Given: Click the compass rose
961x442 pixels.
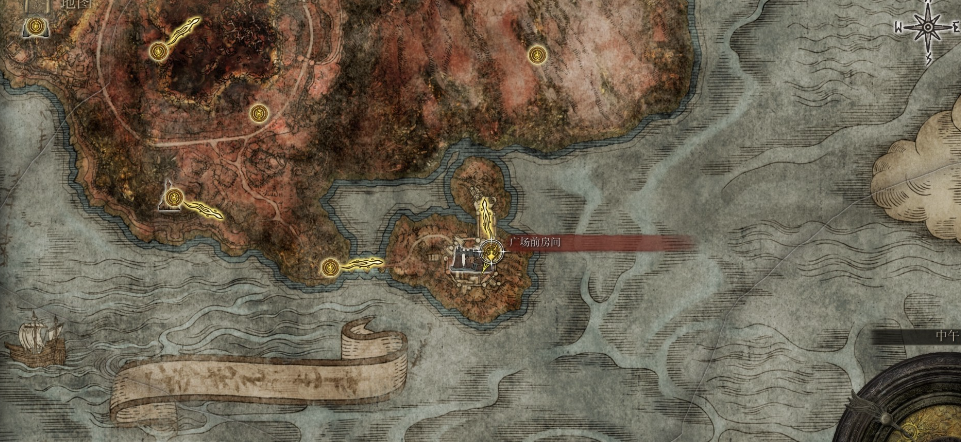Looking at the screenshot, I should click(926, 26).
